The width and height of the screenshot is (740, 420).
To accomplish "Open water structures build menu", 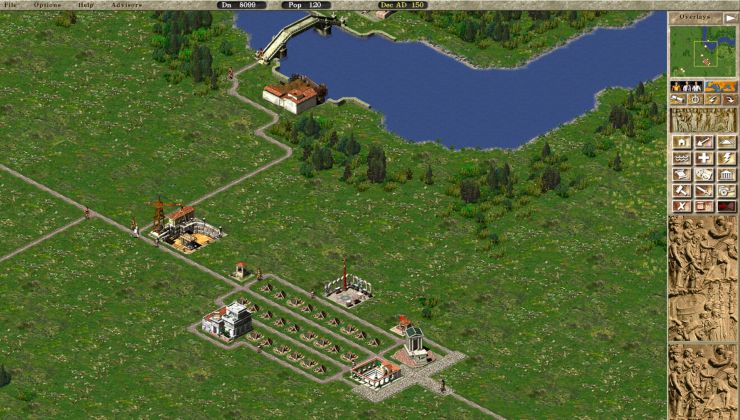I will click(x=681, y=158).
